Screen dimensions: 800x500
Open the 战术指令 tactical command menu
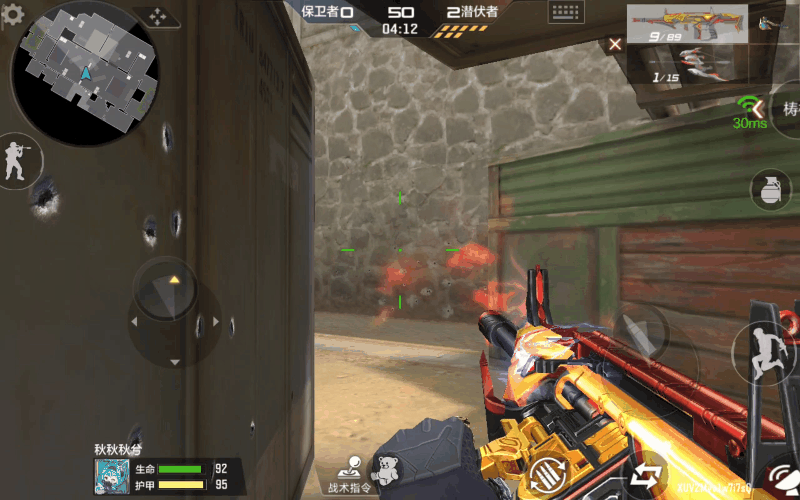point(349,474)
